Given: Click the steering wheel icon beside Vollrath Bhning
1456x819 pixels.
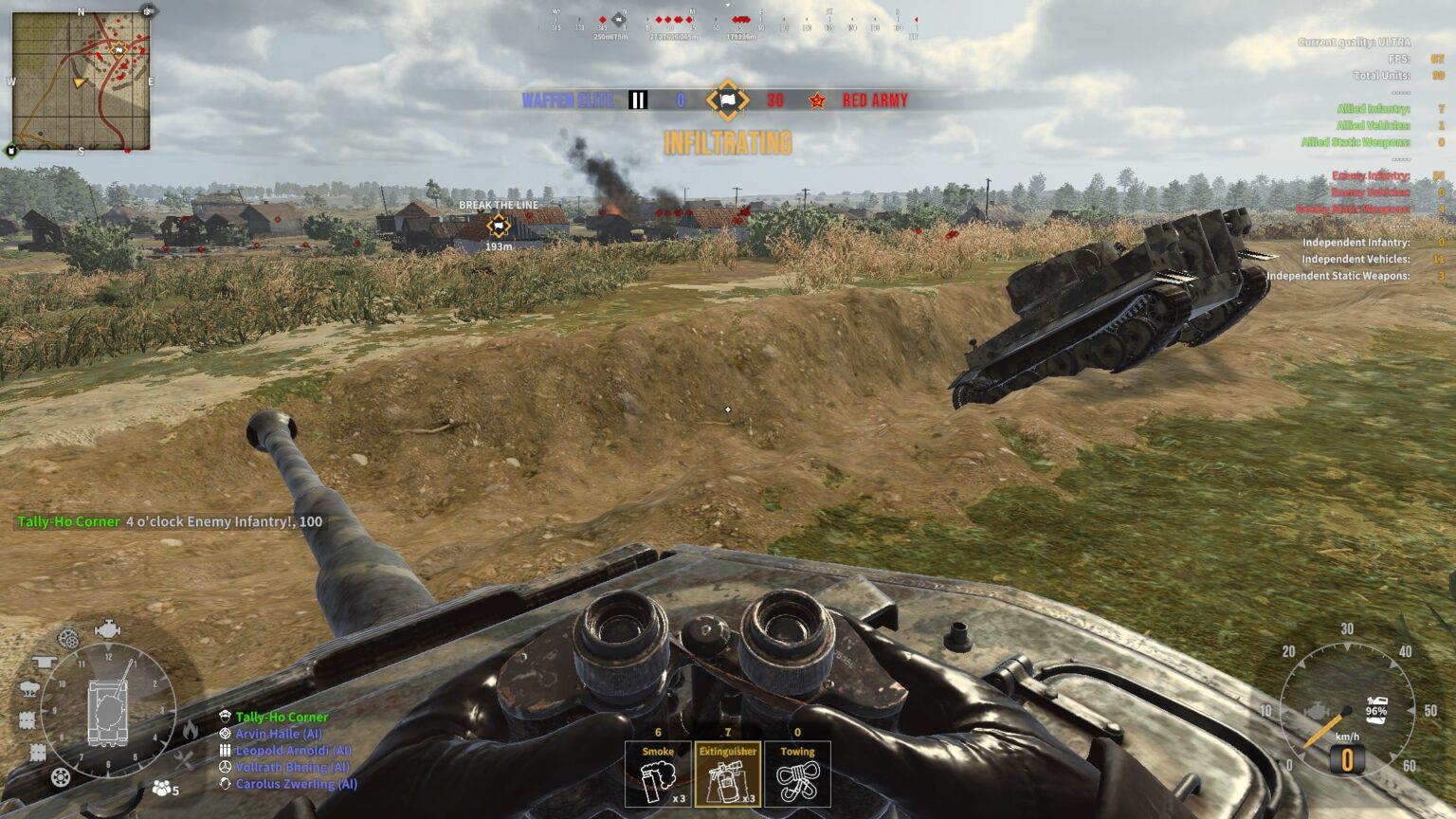Looking at the screenshot, I should [x=225, y=767].
